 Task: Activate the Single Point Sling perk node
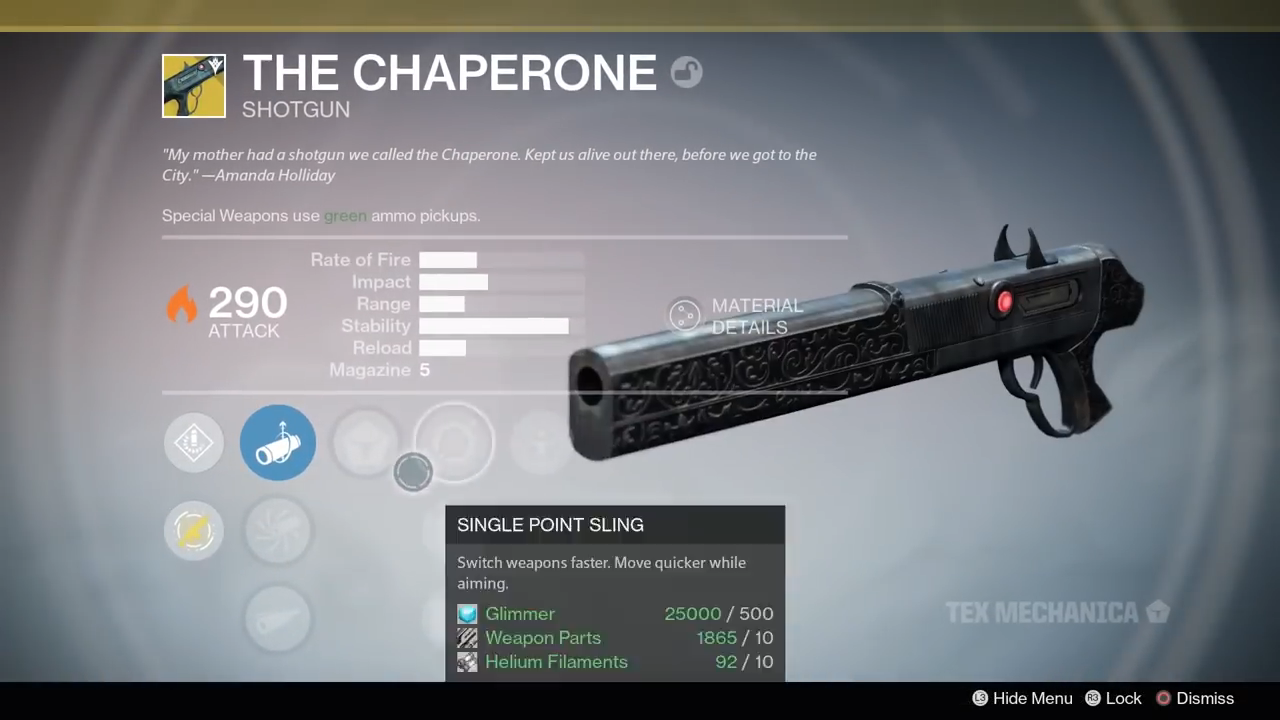pyautogui.click(x=455, y=442)
